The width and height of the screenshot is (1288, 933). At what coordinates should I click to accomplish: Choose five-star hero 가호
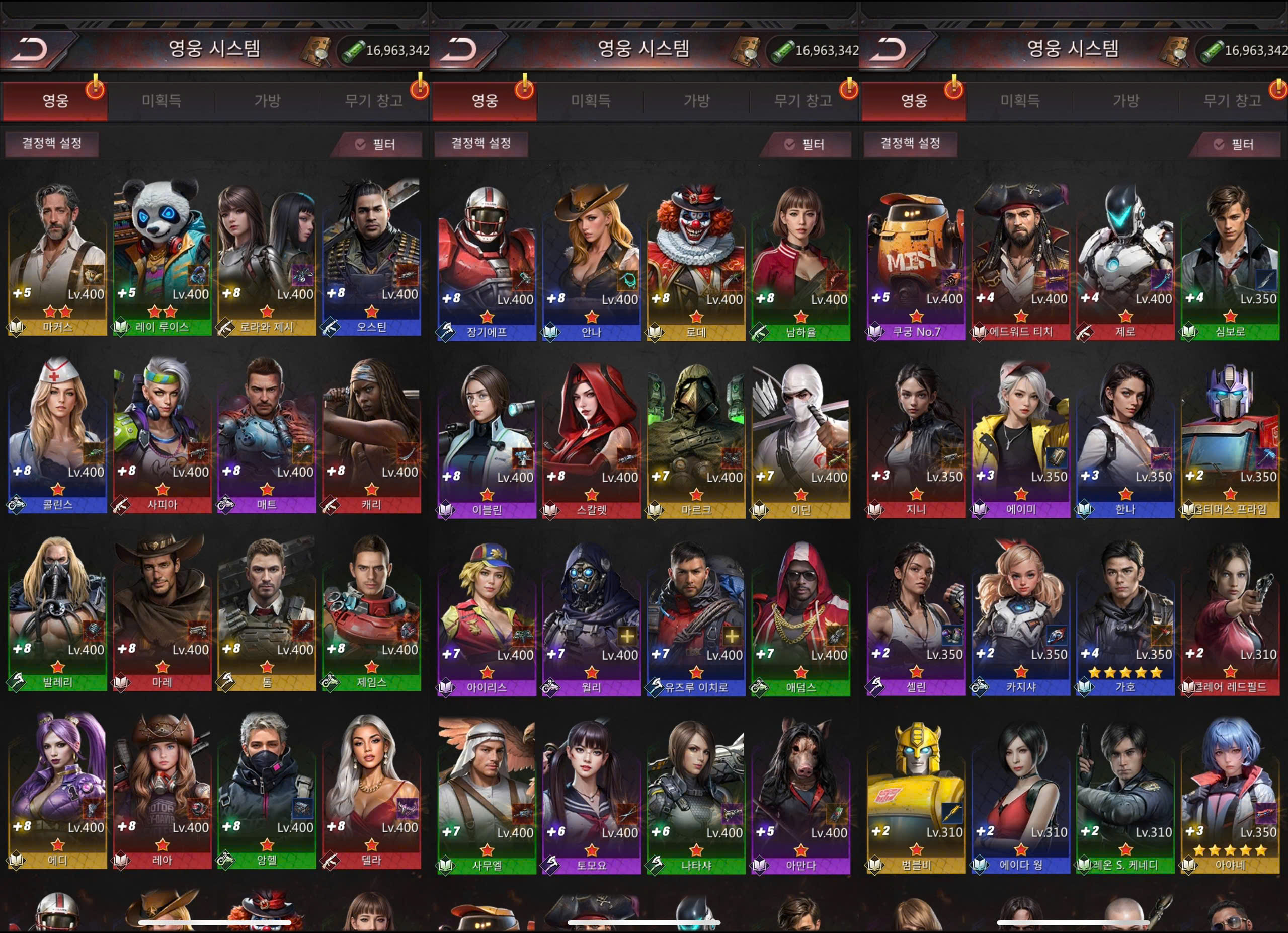click(x=1125, y=618)
